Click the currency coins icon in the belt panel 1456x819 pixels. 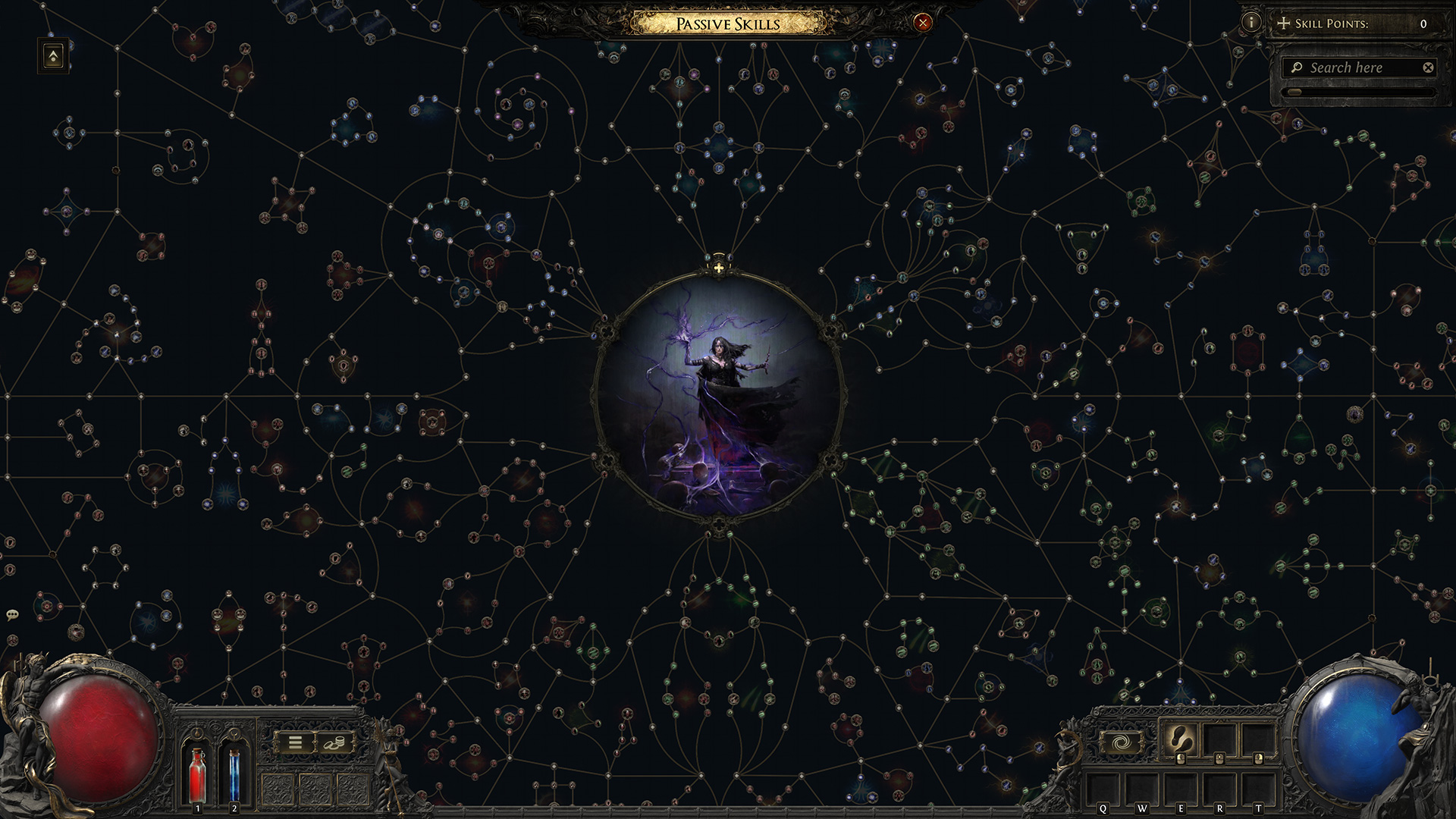click(x=334, y=742)
